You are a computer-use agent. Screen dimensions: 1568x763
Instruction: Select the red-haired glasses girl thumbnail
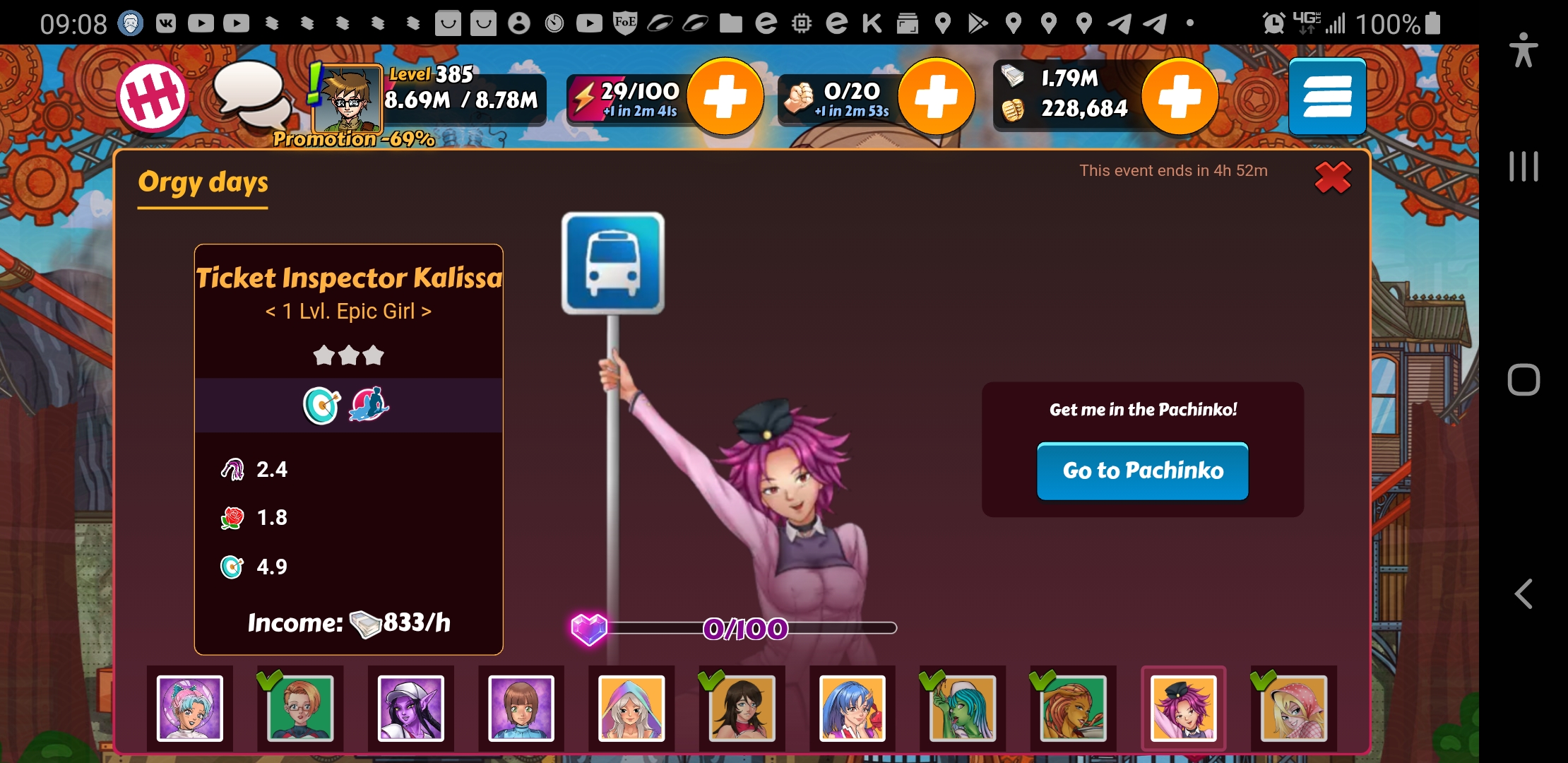click(x=300, y=708)
